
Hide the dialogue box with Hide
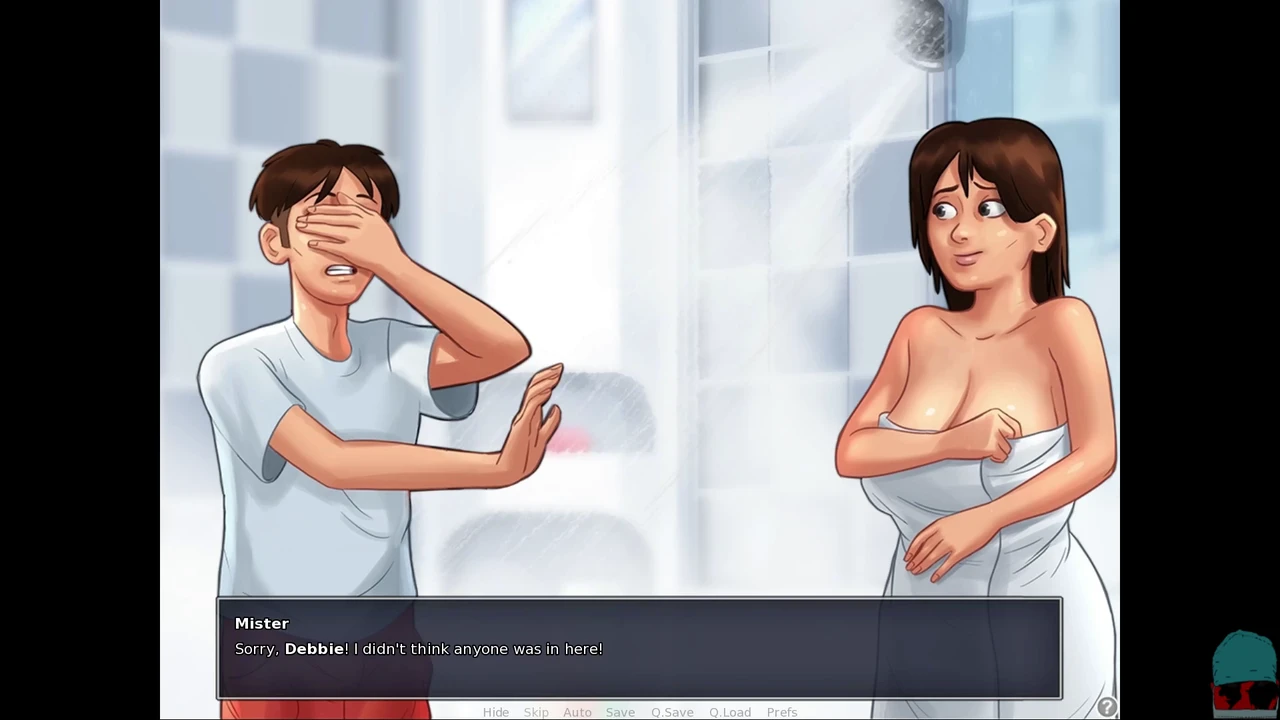click(496, 712)
